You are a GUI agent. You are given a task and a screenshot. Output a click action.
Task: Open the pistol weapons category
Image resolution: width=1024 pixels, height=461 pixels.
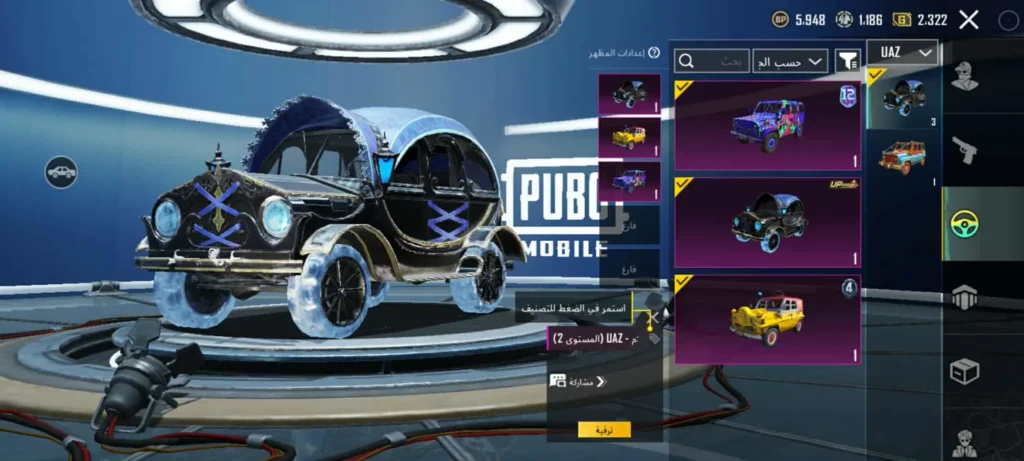click(x=965, y=150)
